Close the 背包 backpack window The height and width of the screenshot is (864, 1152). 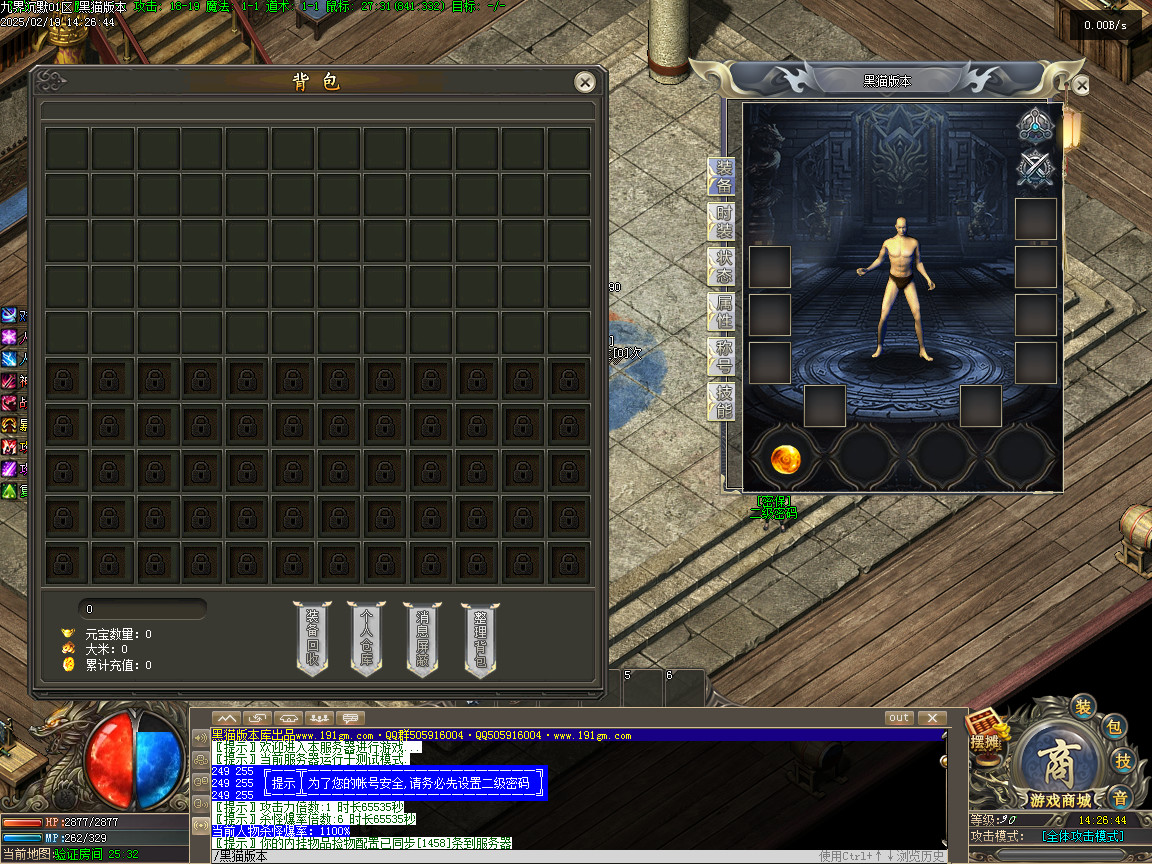(585, 82)
